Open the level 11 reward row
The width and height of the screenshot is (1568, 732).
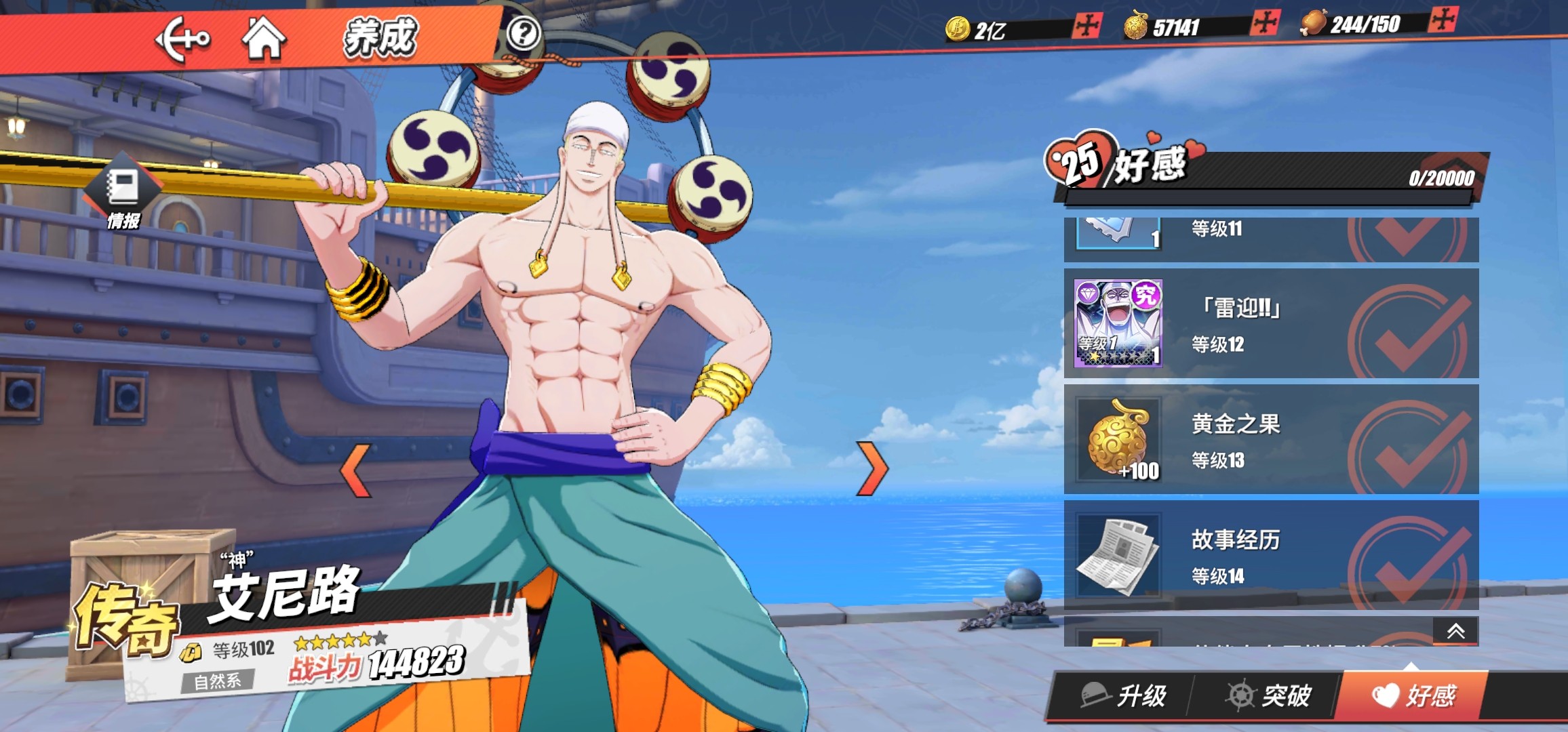(x=1270, y=237)
